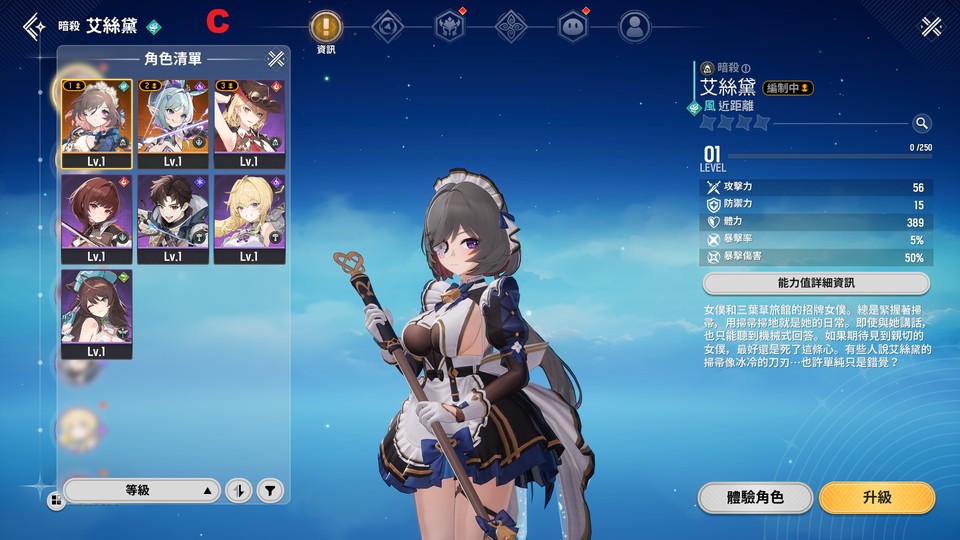Screen dimensions: 960x540
Task: Open the funnel filter button
Action: click(269, 490)
